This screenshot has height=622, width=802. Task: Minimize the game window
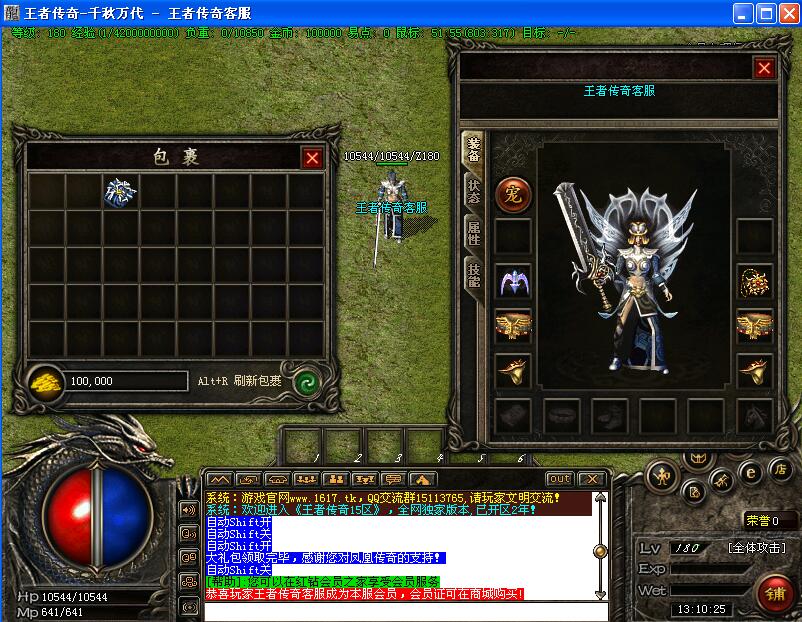[x=744, y=13]
